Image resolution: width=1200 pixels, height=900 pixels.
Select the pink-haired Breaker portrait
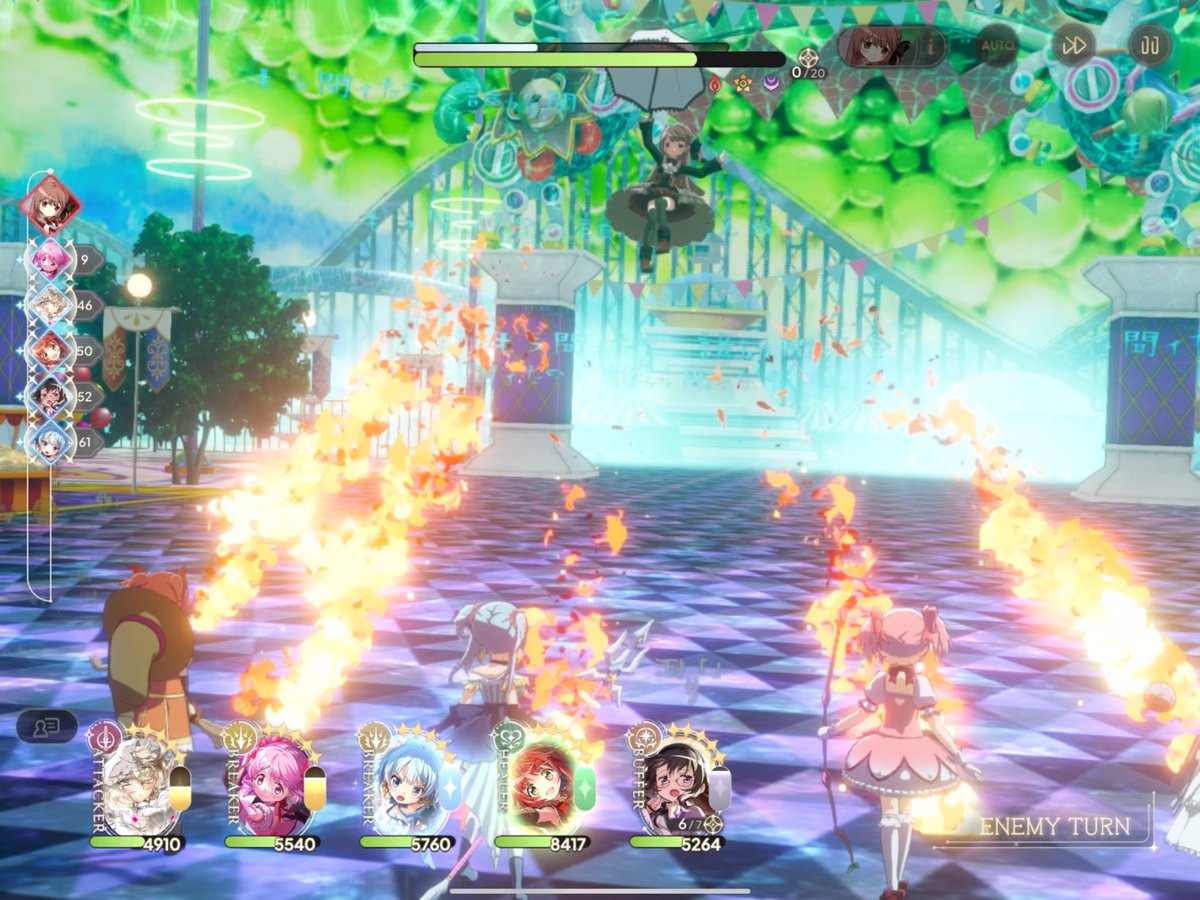click(x=270, y=785)
